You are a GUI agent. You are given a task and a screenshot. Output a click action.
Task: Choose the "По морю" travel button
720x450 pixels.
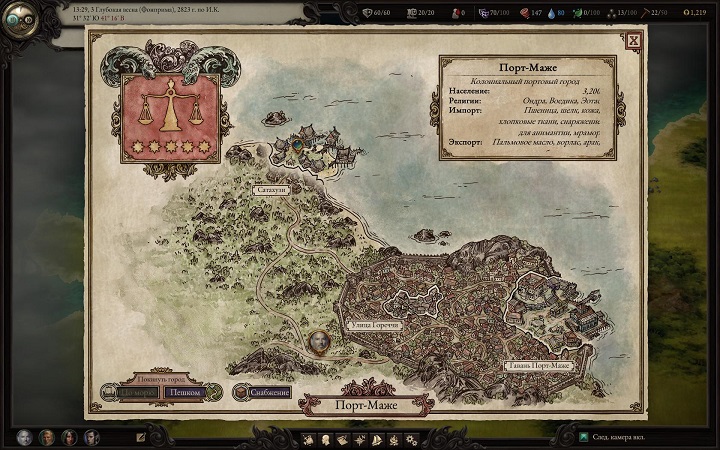(x=138, y=393)
